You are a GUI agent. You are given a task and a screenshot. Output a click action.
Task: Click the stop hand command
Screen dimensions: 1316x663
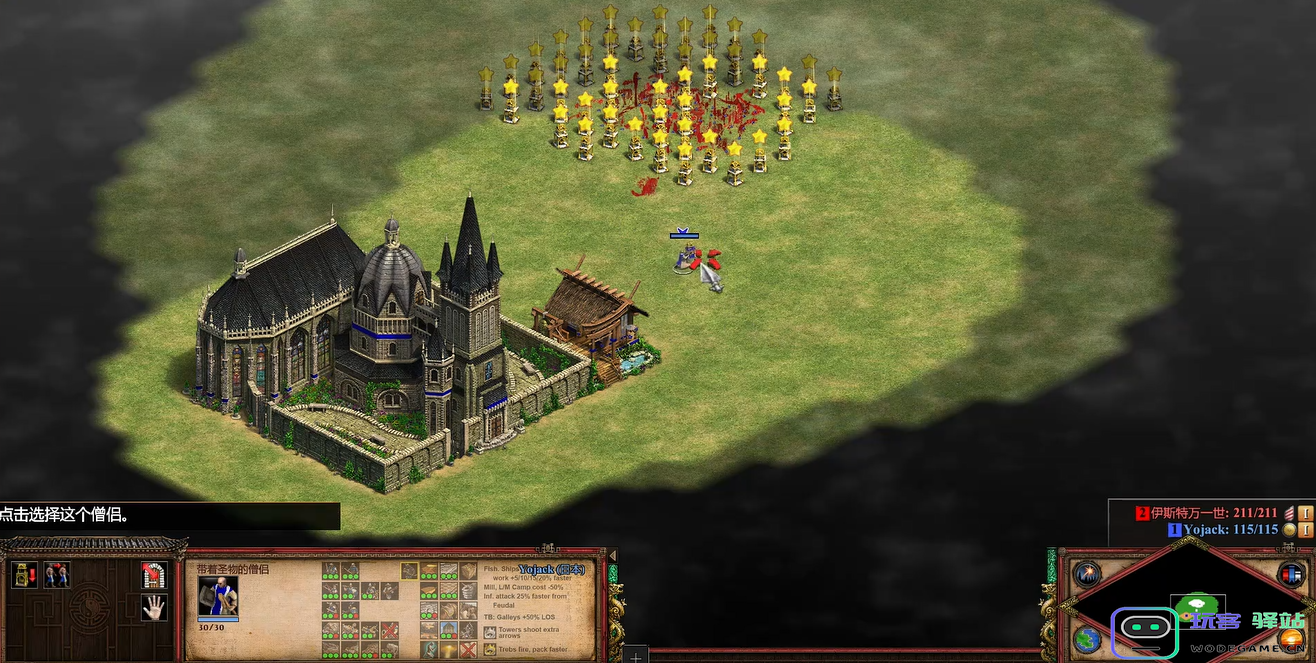click(153, 607)
